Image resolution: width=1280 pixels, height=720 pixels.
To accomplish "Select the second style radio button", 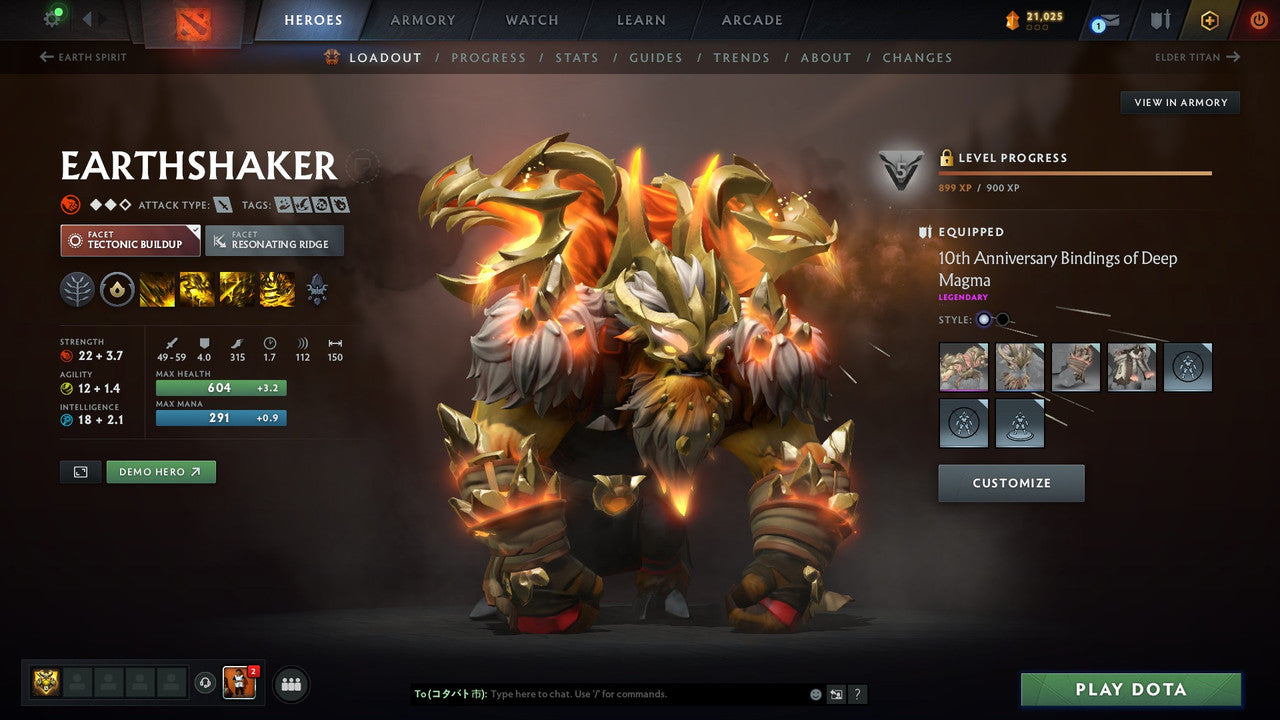I will [1002, 320].
